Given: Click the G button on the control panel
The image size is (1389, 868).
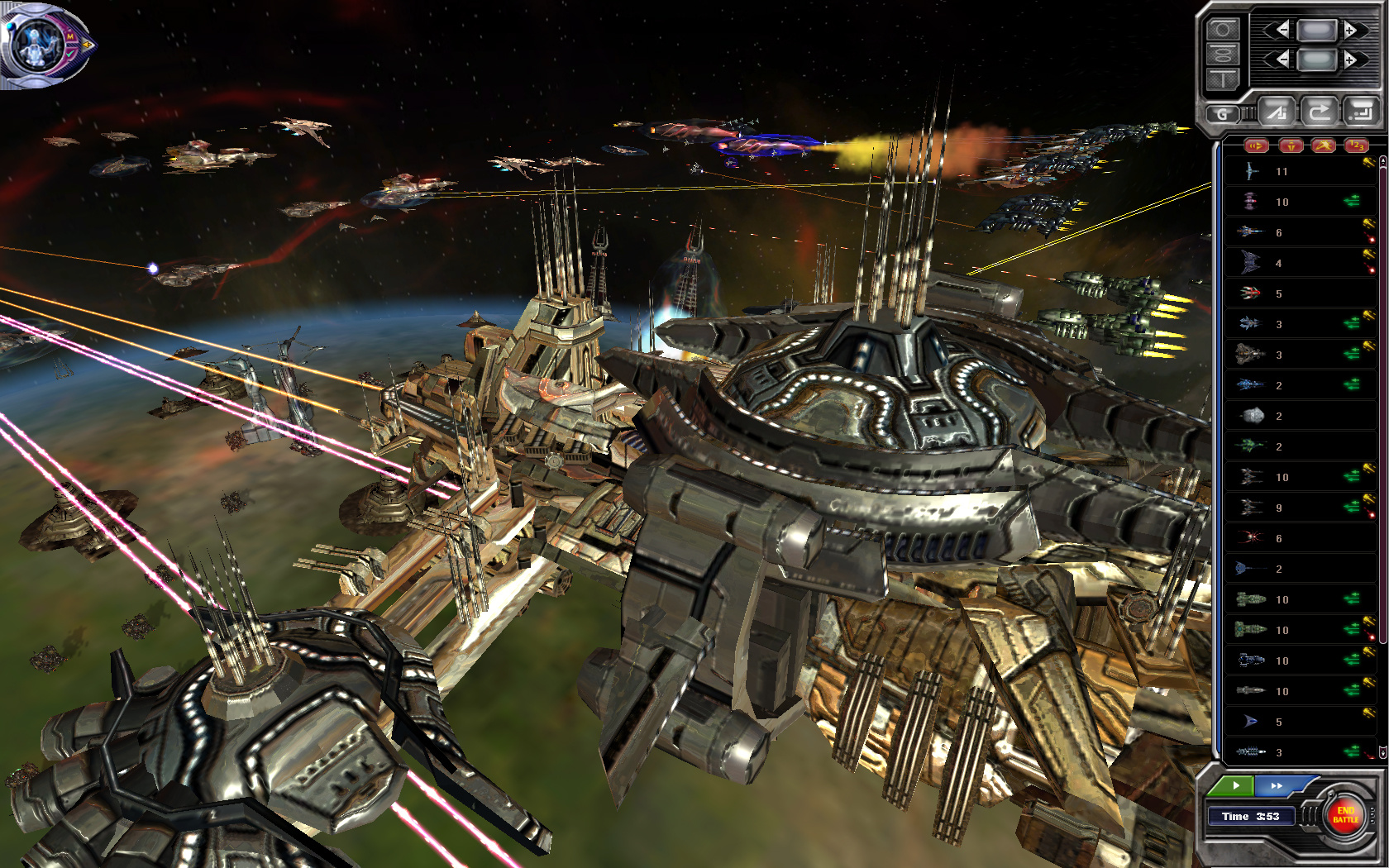Looking at the screenshot, I should 1222,114.
